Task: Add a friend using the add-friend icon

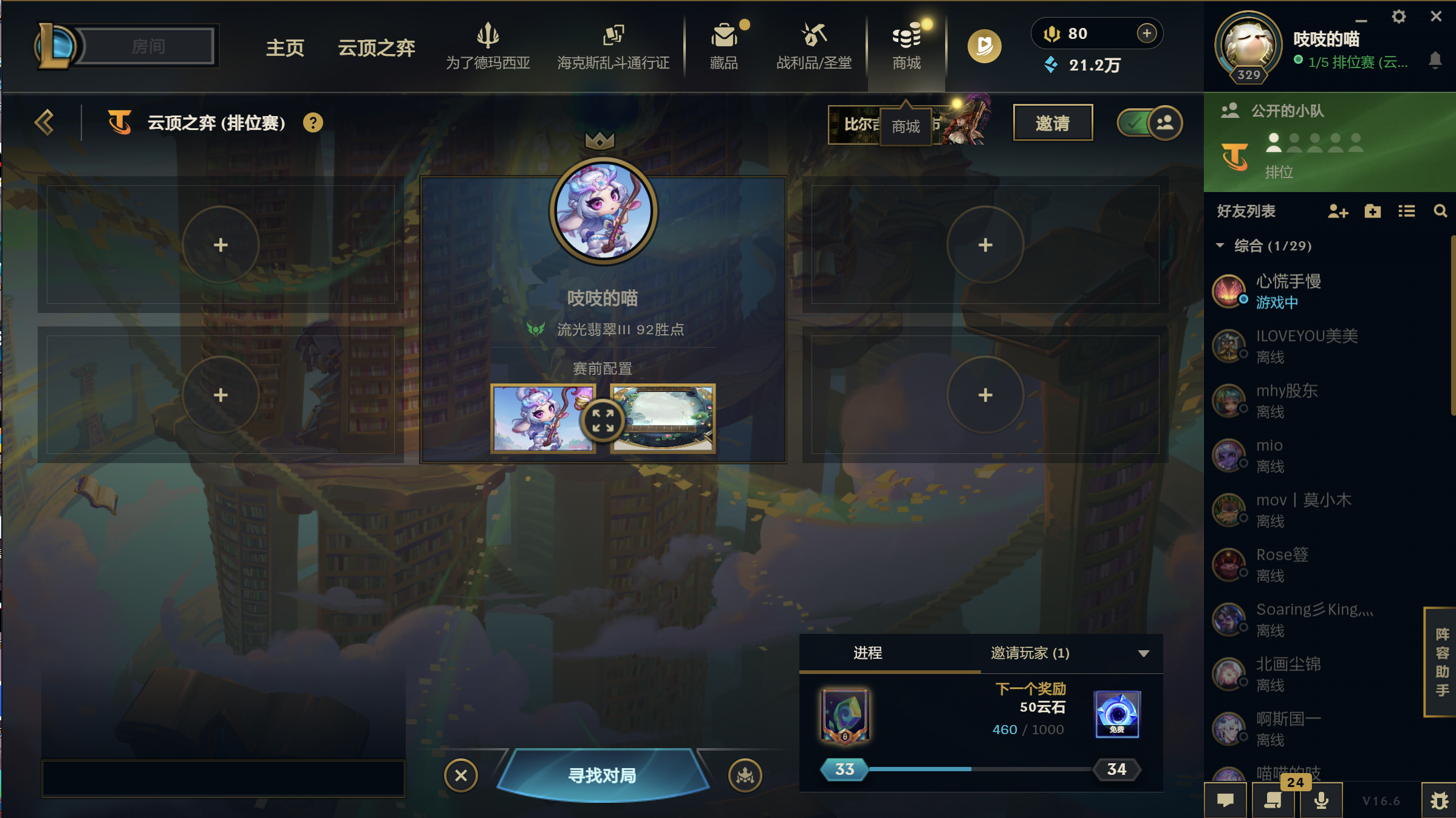Action: click(x=1337, y=211)
